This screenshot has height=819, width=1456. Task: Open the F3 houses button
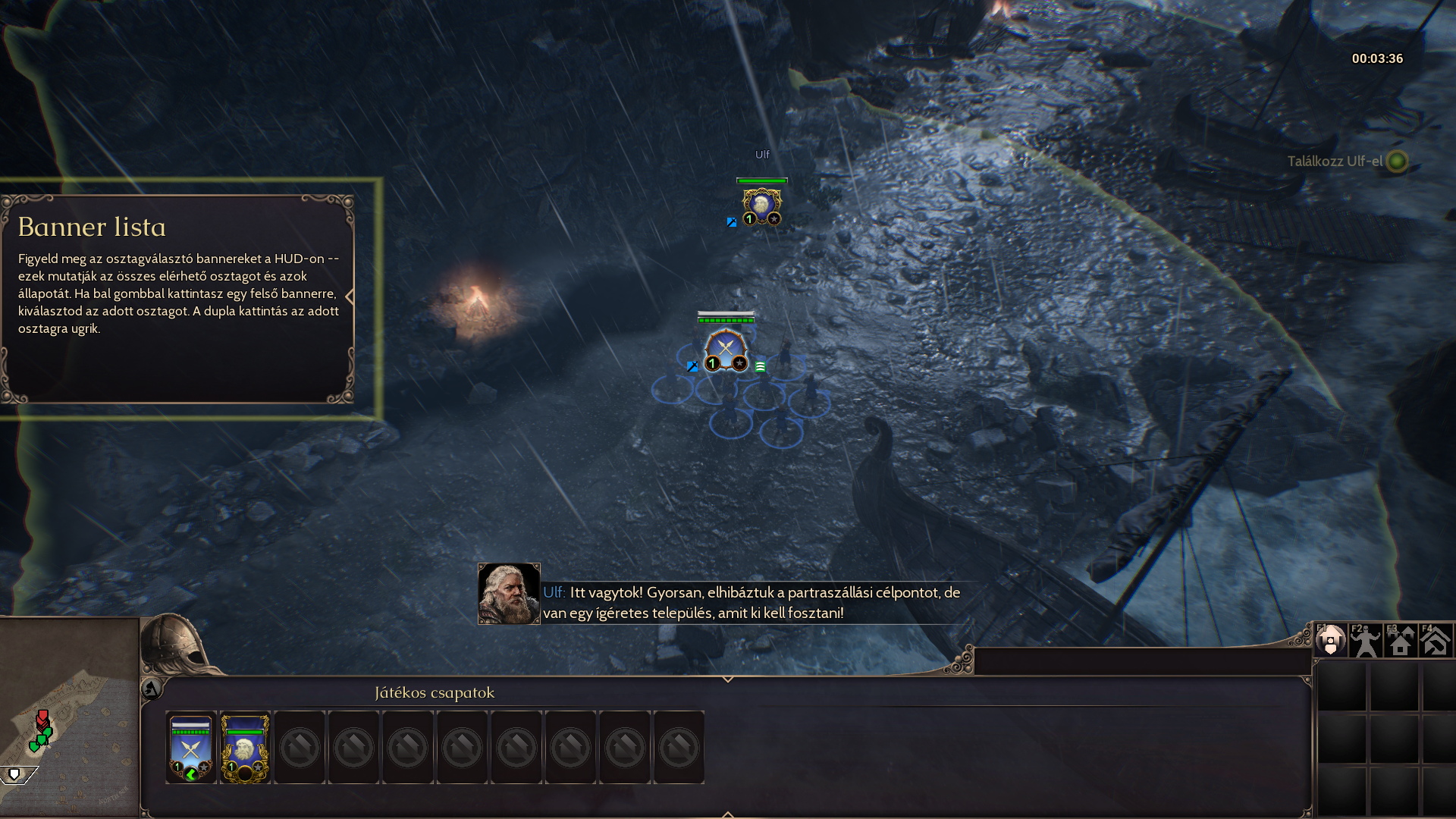point(1401,641)
